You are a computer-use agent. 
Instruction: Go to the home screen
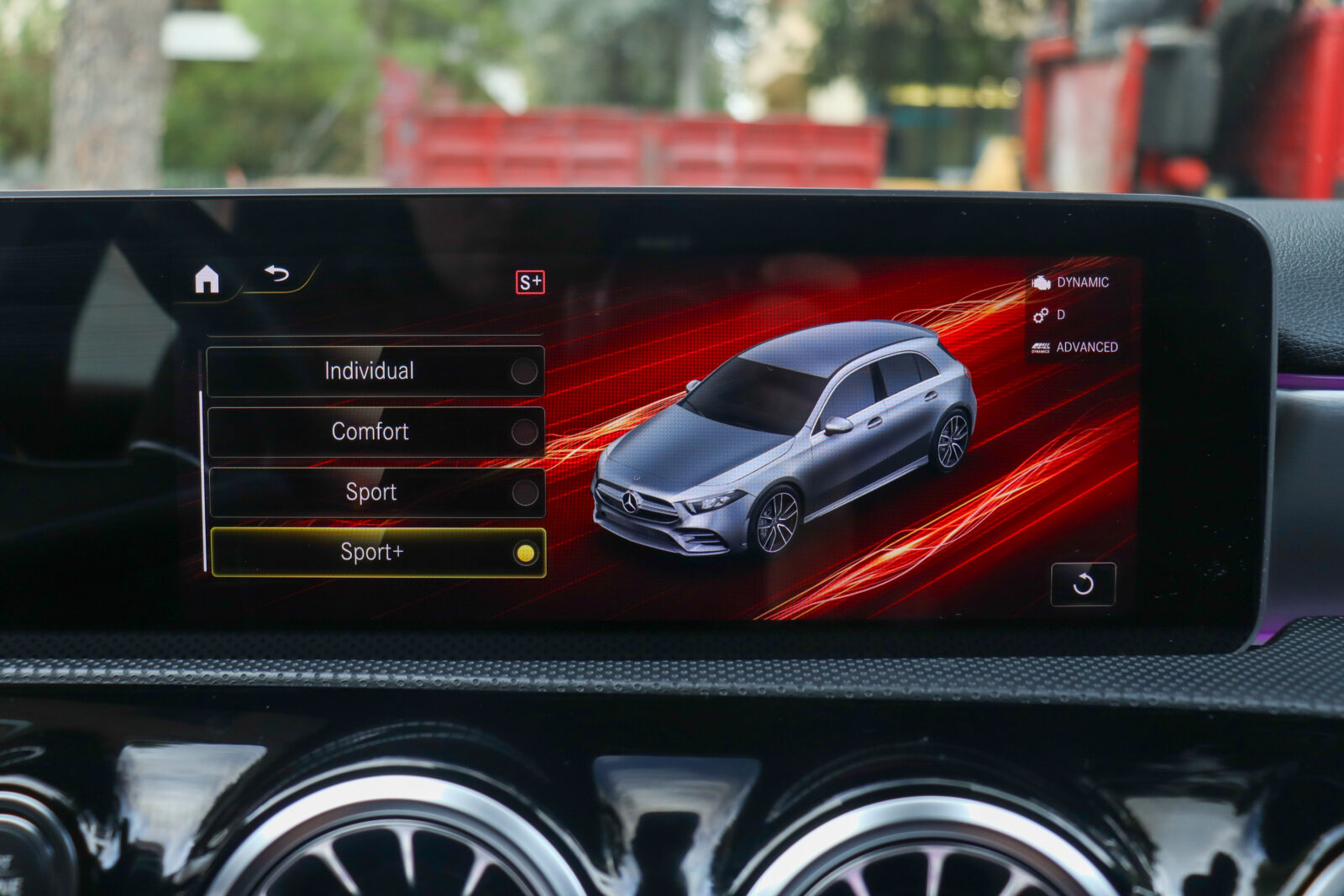click(207, 279)
